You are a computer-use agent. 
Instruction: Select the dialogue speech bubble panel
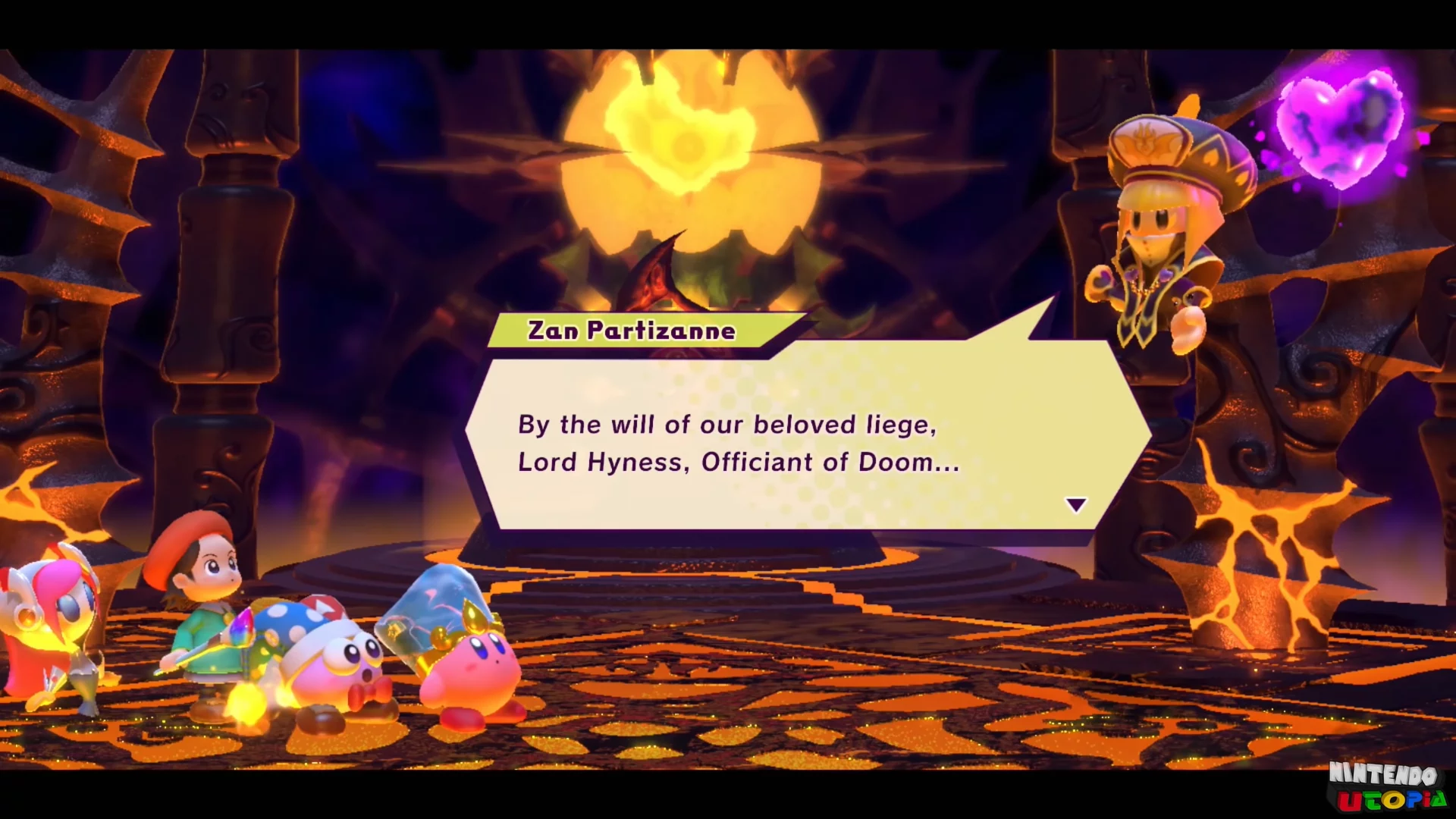[x=789, y=444]
